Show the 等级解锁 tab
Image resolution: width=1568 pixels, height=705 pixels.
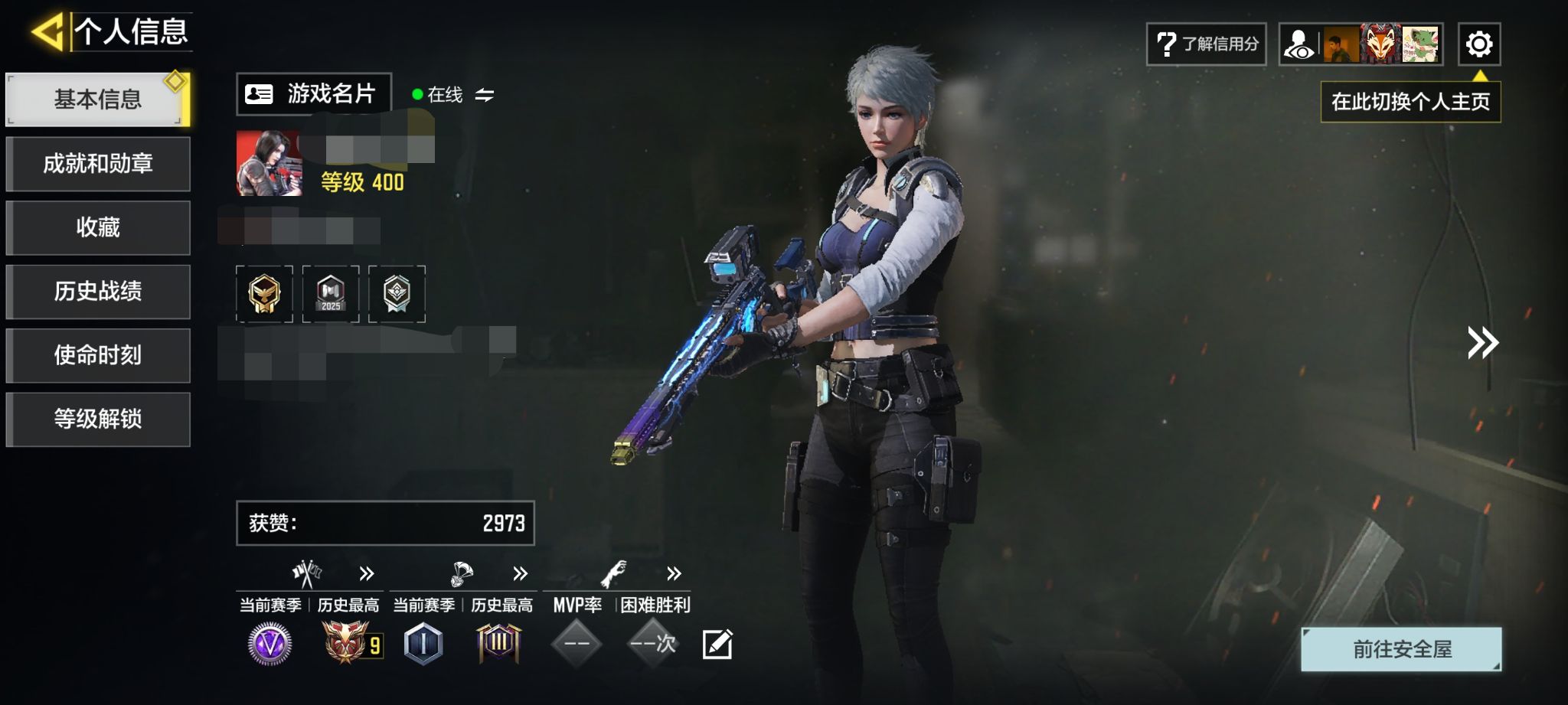[97, 419]
